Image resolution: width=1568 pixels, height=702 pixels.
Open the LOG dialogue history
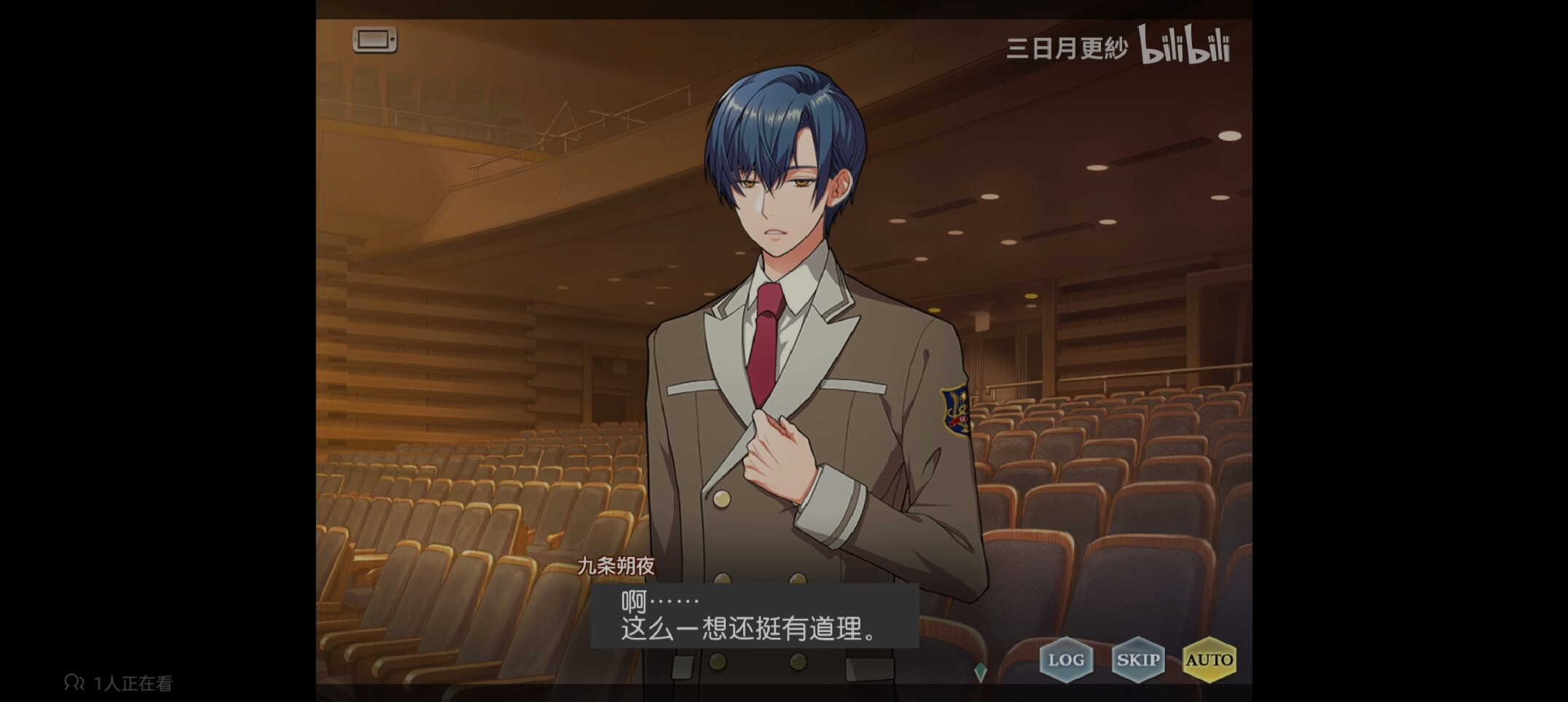1066,660
